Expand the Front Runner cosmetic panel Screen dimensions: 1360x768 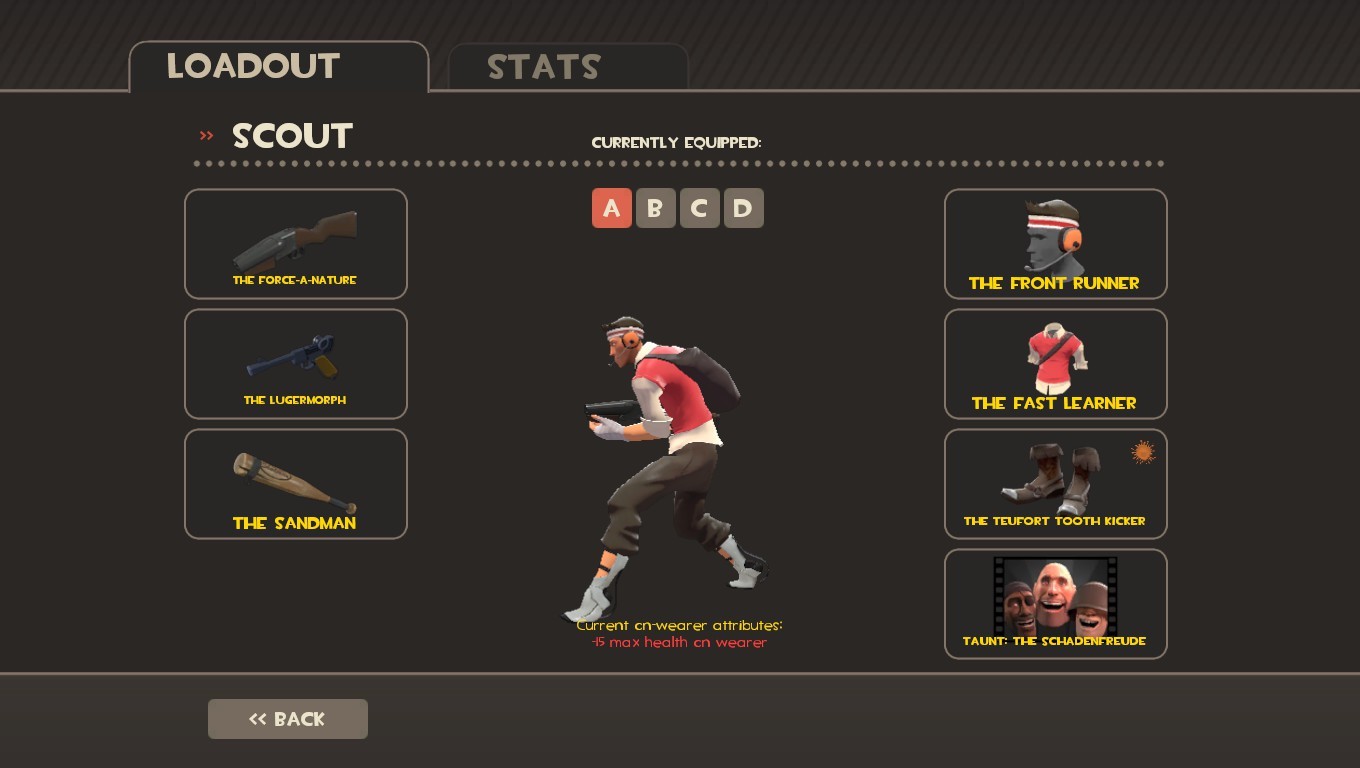click(x=1055, y=243)
